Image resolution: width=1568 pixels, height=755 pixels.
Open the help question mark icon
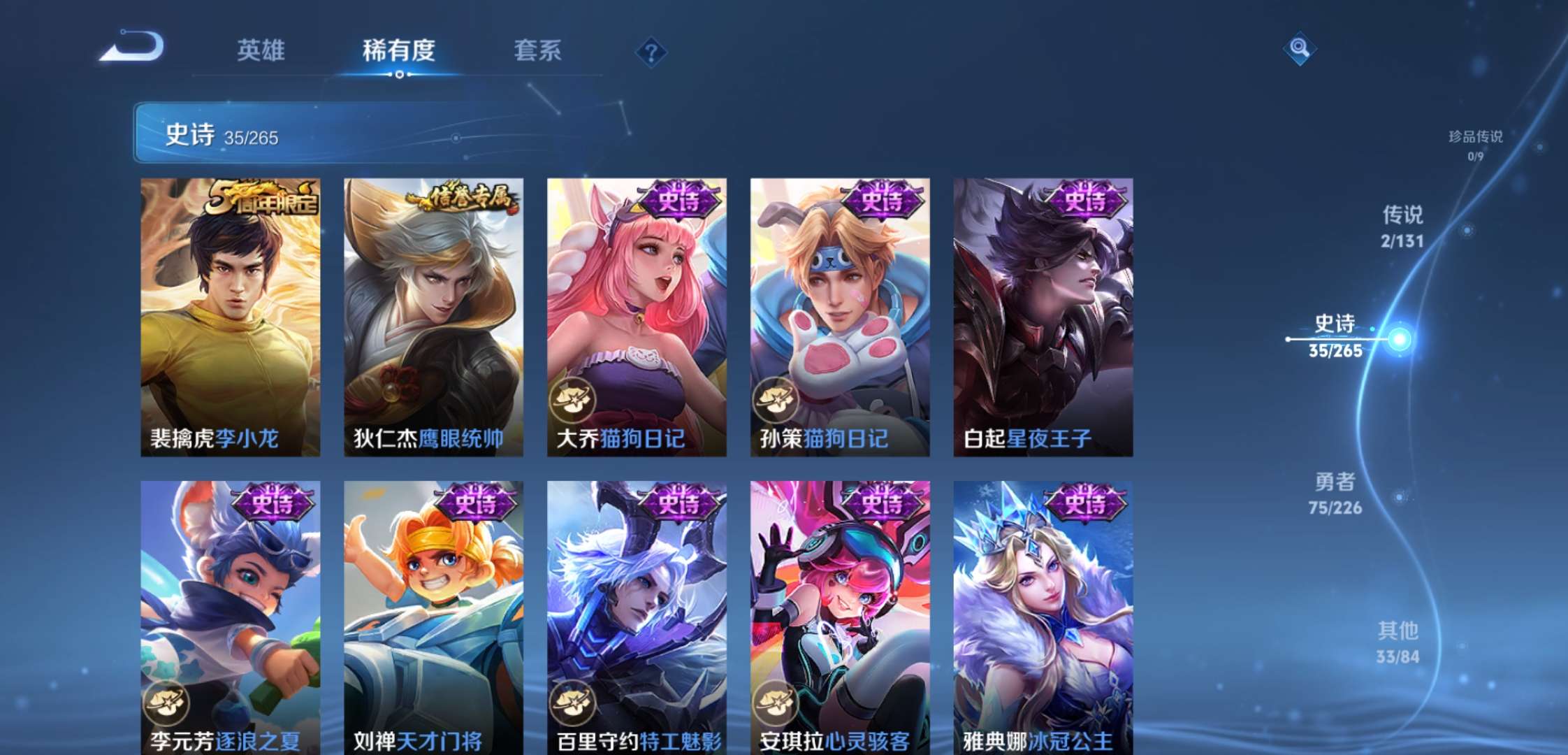pos(651,50)
